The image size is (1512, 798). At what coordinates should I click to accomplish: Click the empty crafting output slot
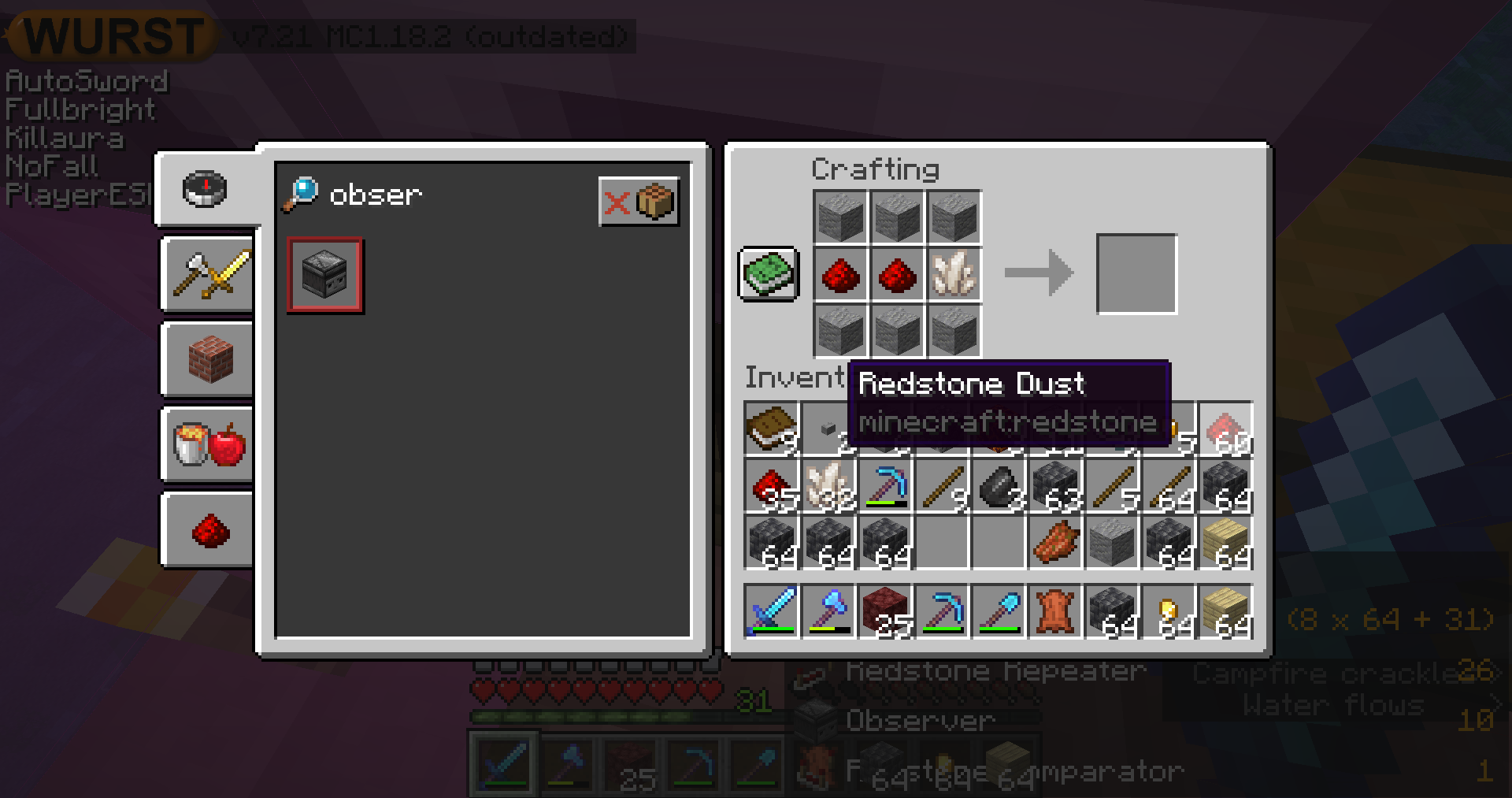1136,274
